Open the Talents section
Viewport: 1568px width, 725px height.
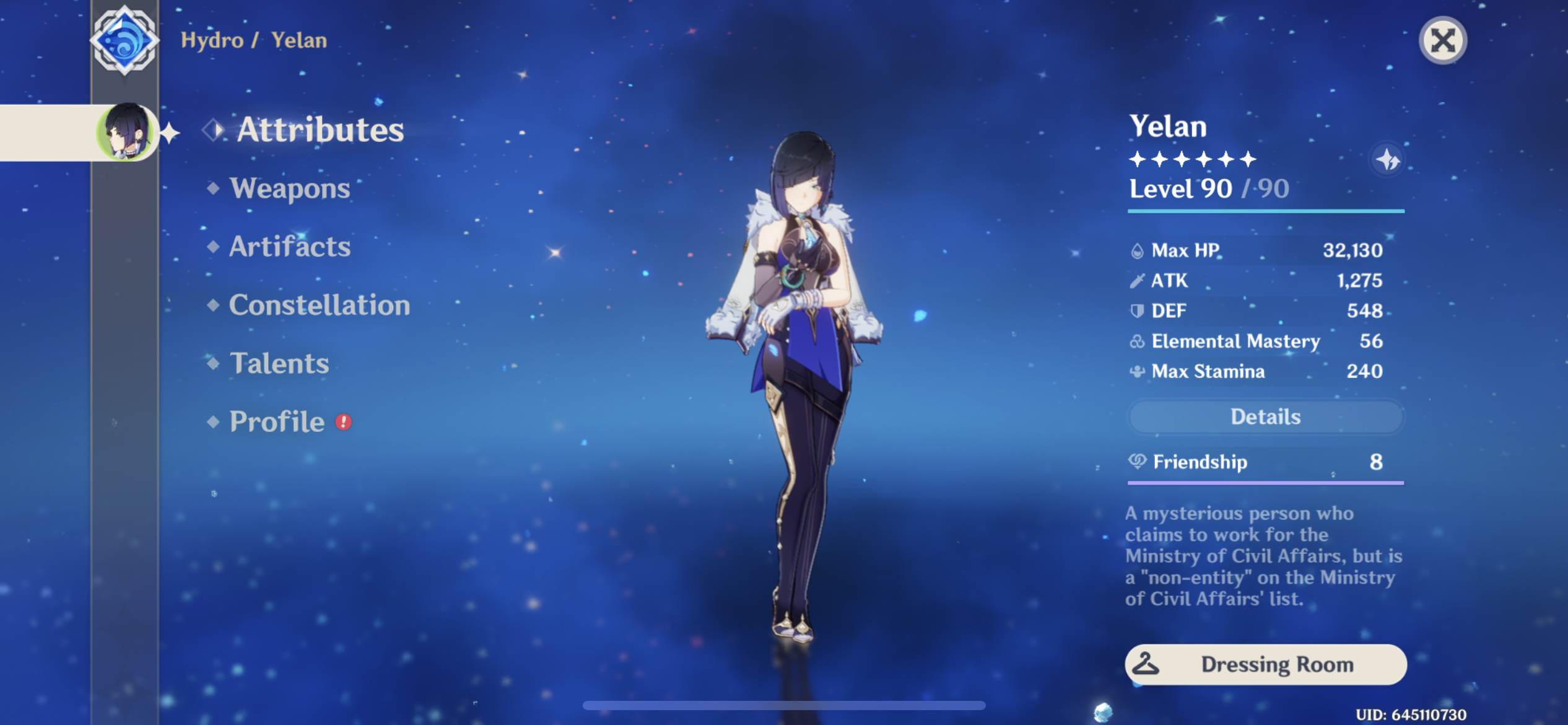(279, 363)
